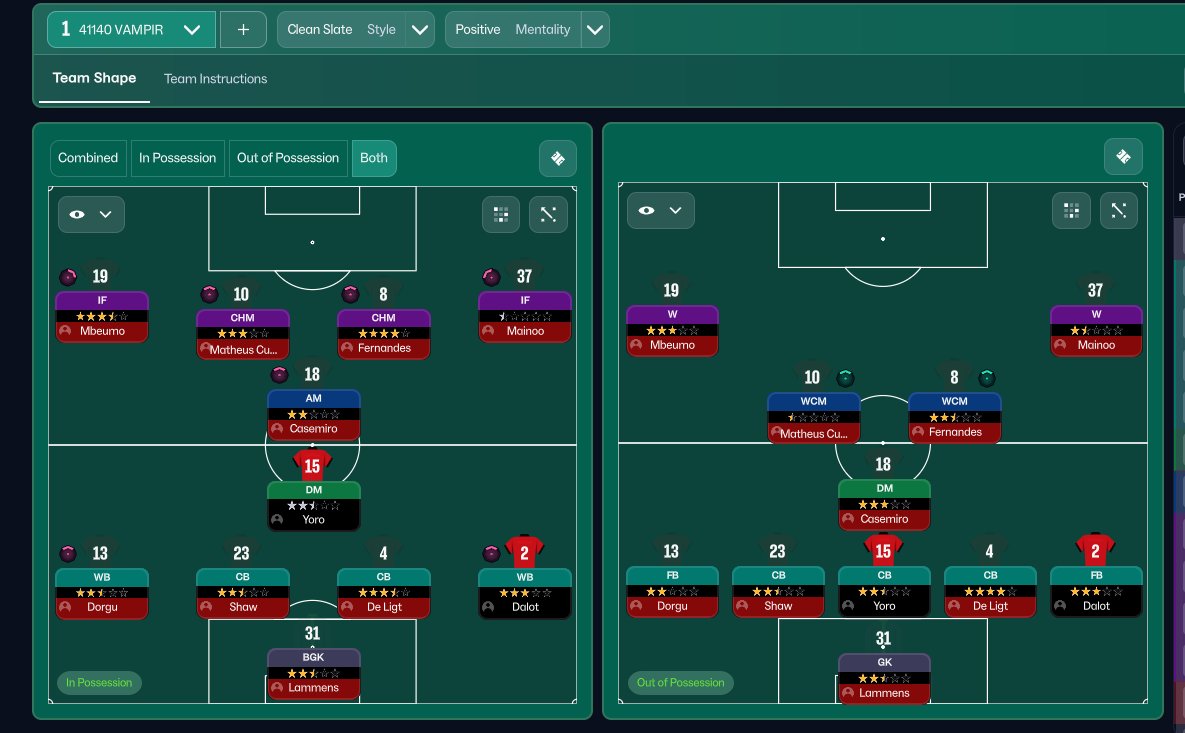
Task: Add a new tactic with the plus button
Action: 243,30
